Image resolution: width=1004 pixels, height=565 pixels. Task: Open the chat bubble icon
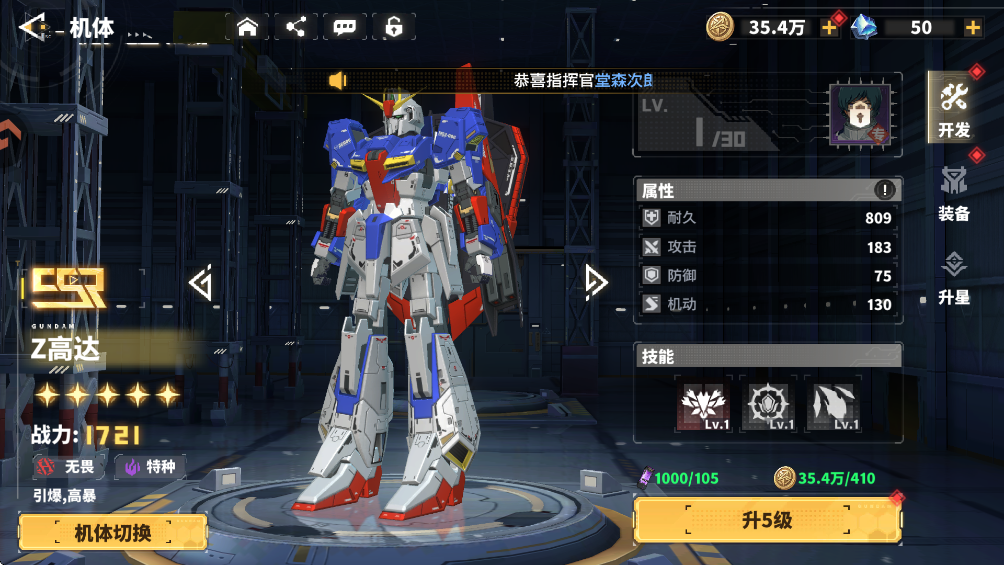345,27
